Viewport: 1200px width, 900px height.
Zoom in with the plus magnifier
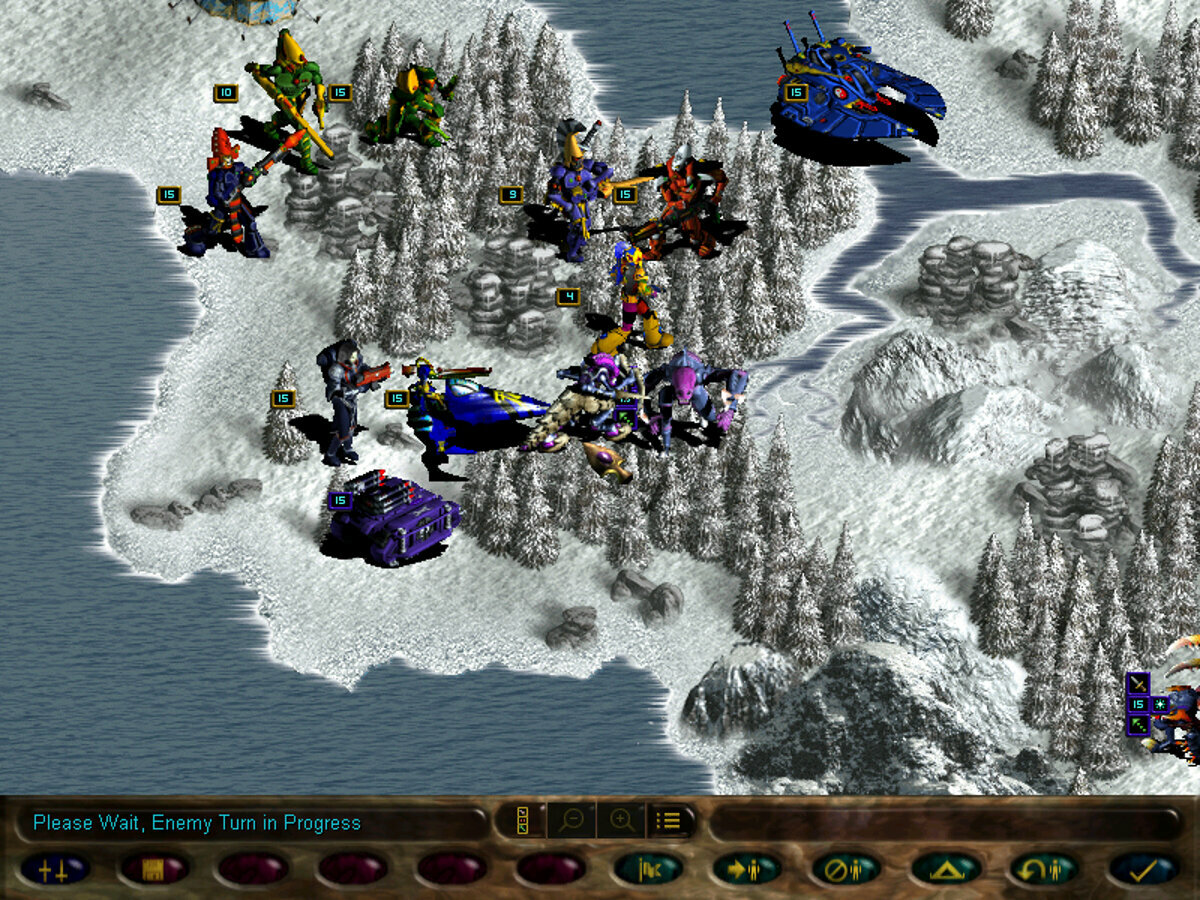(621, 821)
